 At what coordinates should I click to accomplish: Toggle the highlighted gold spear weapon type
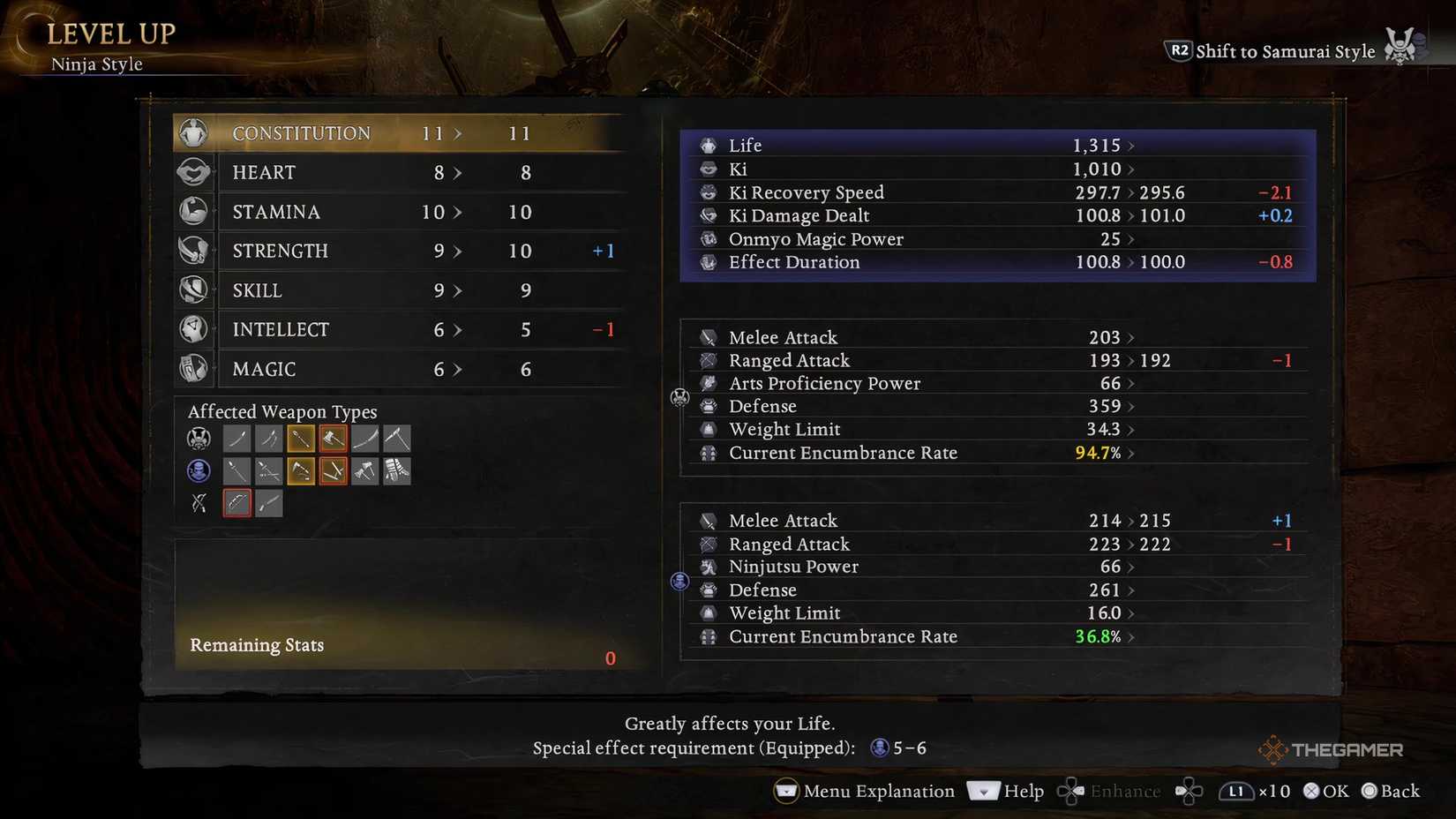click(301, 439)
